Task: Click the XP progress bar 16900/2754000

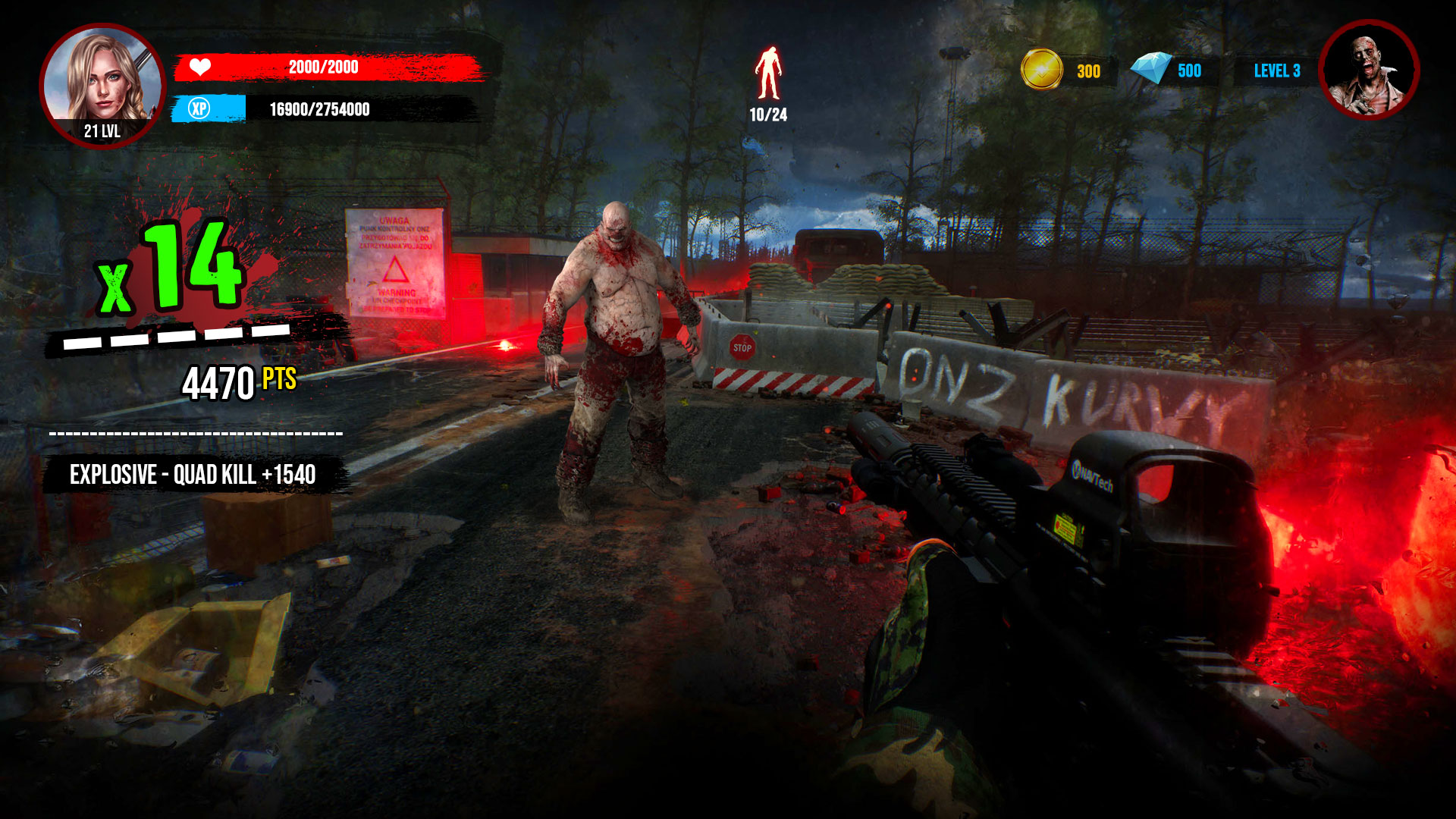Action: (x=318, y=112)
